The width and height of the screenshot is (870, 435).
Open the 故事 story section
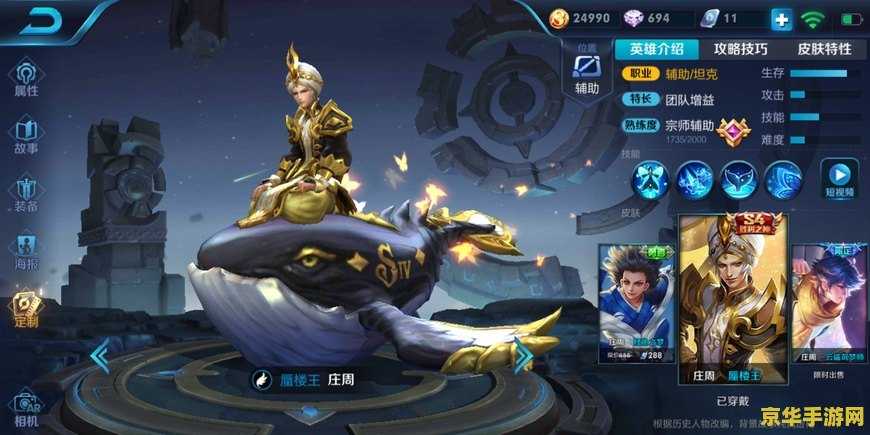coord(26,135)
